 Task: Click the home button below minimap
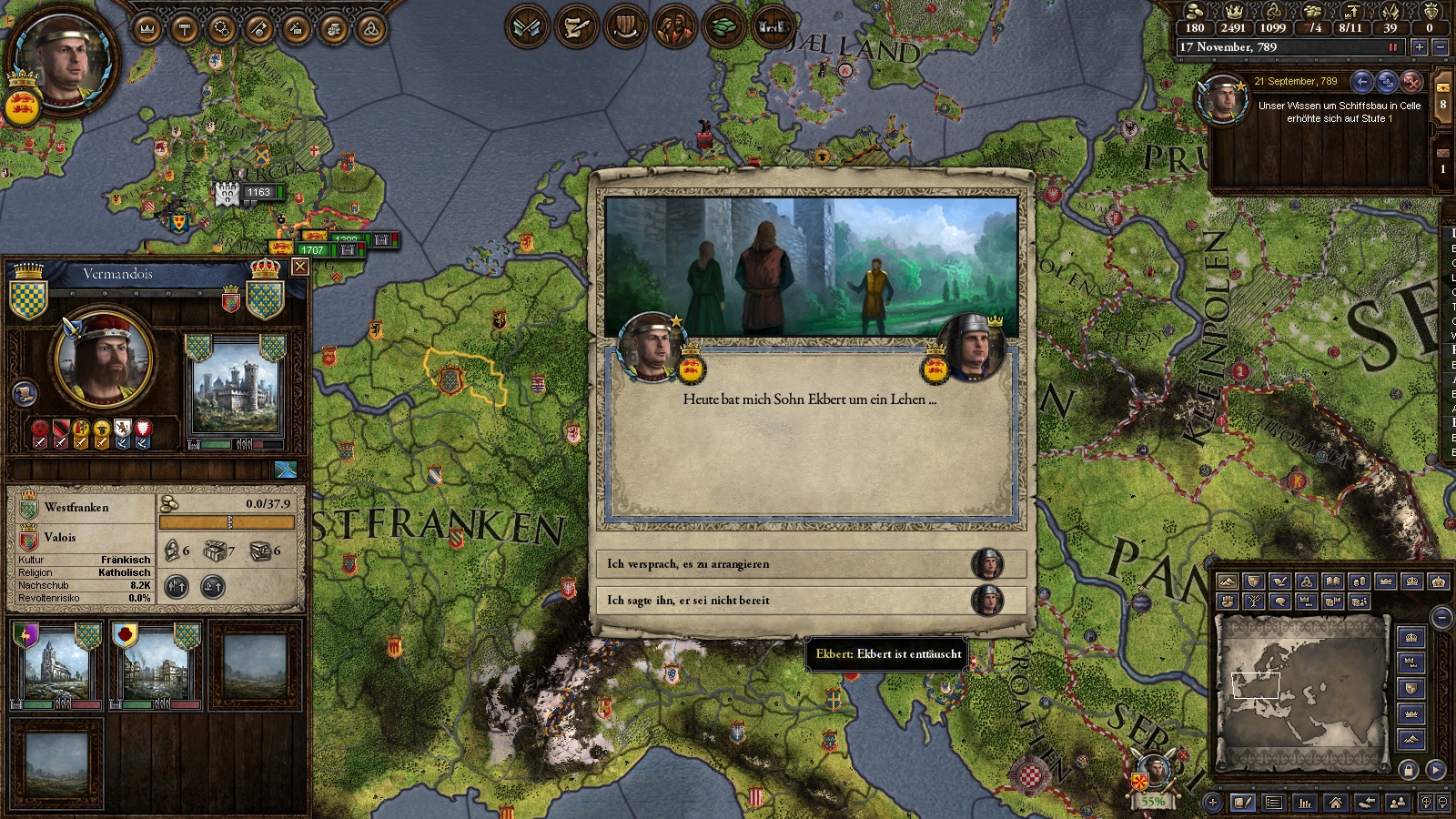coord(1335,802)
